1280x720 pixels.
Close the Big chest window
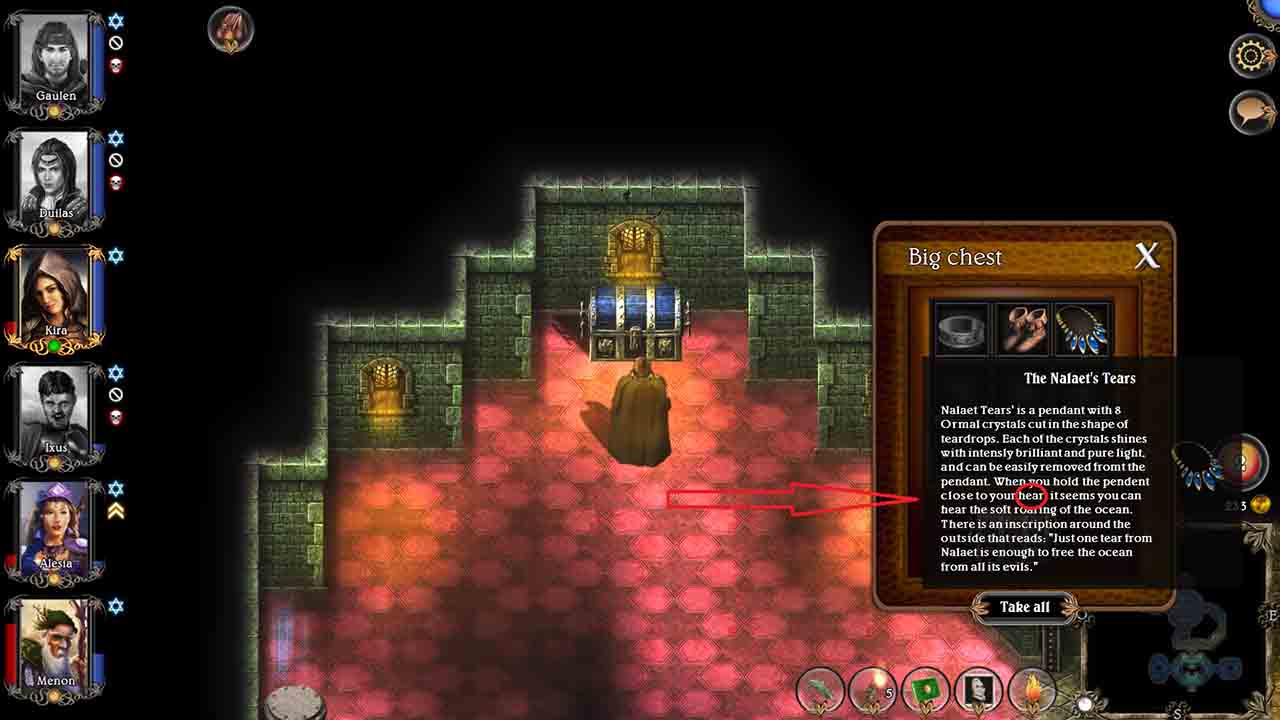[1146, 257]
